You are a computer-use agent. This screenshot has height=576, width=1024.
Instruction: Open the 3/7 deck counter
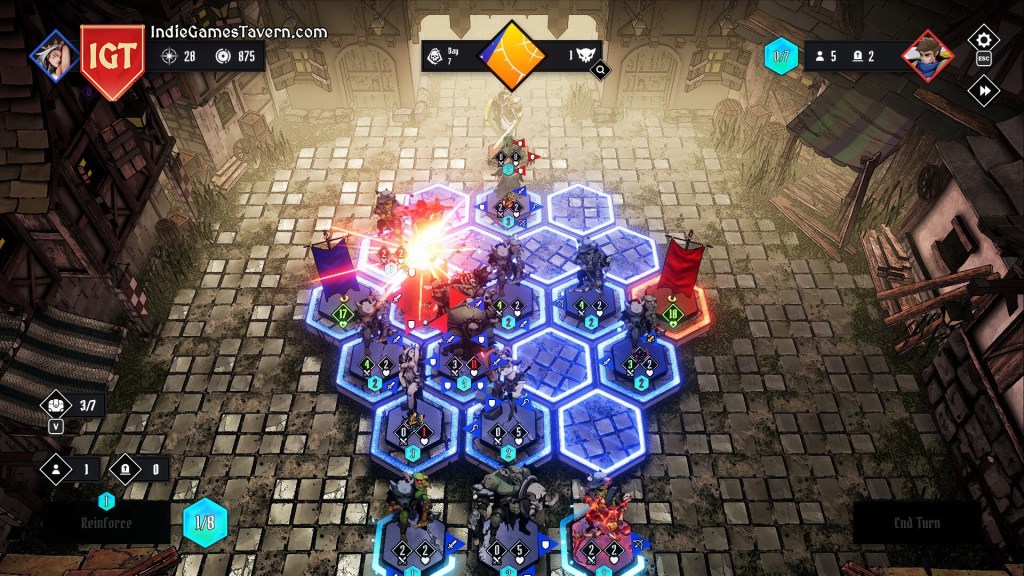coord(68,405)
